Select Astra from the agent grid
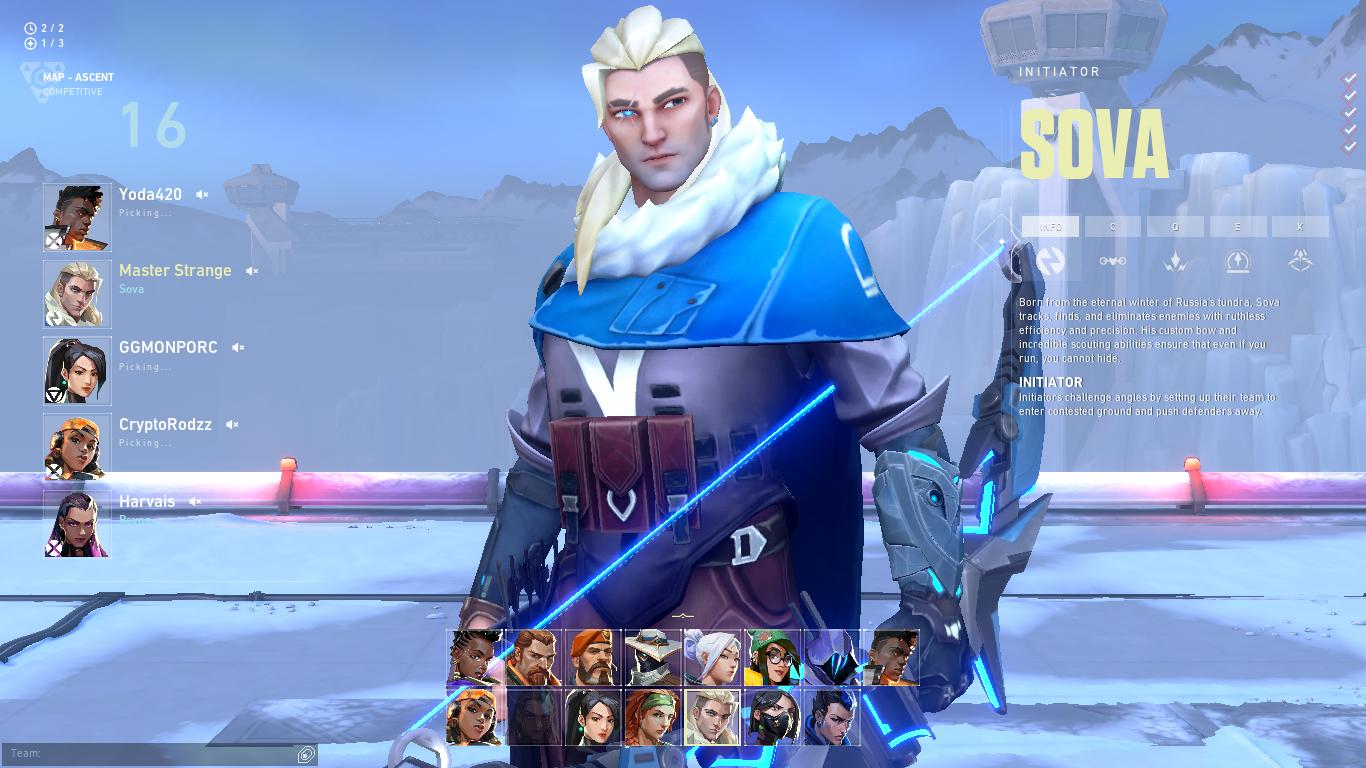 [475, 657]
